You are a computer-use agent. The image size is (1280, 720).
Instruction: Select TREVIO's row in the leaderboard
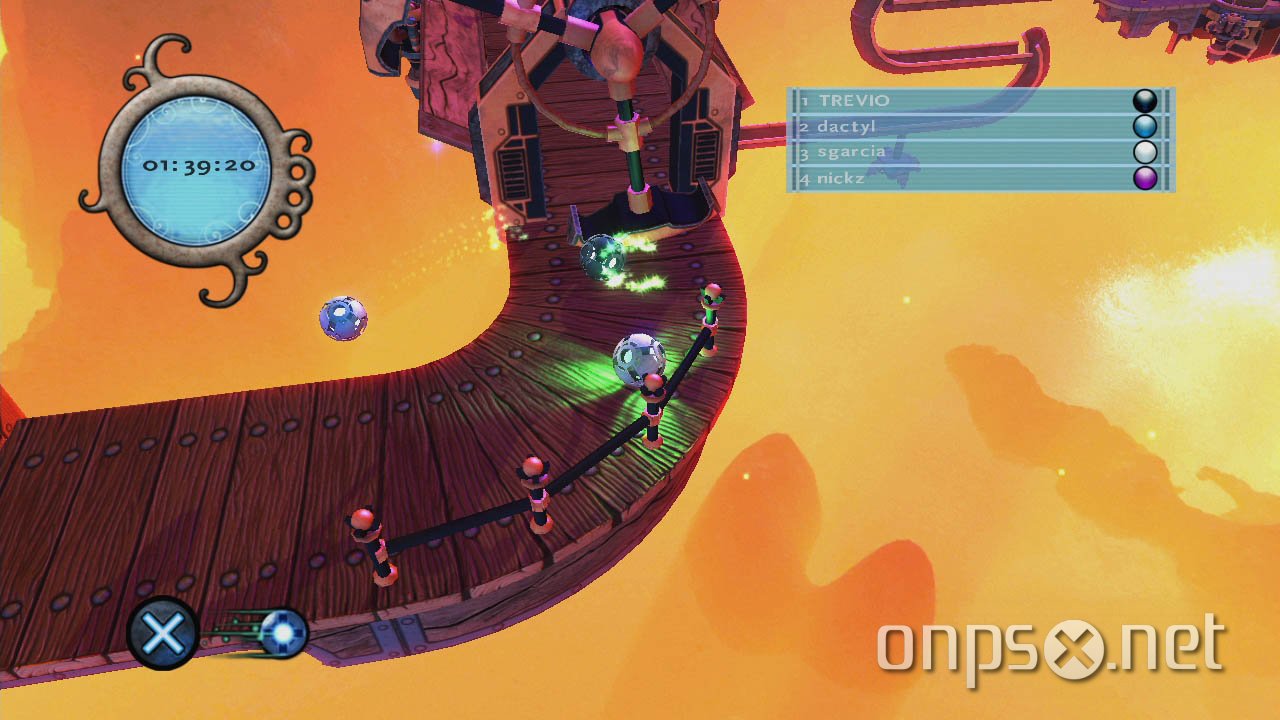pyautogui.click(x=978, y=101)
